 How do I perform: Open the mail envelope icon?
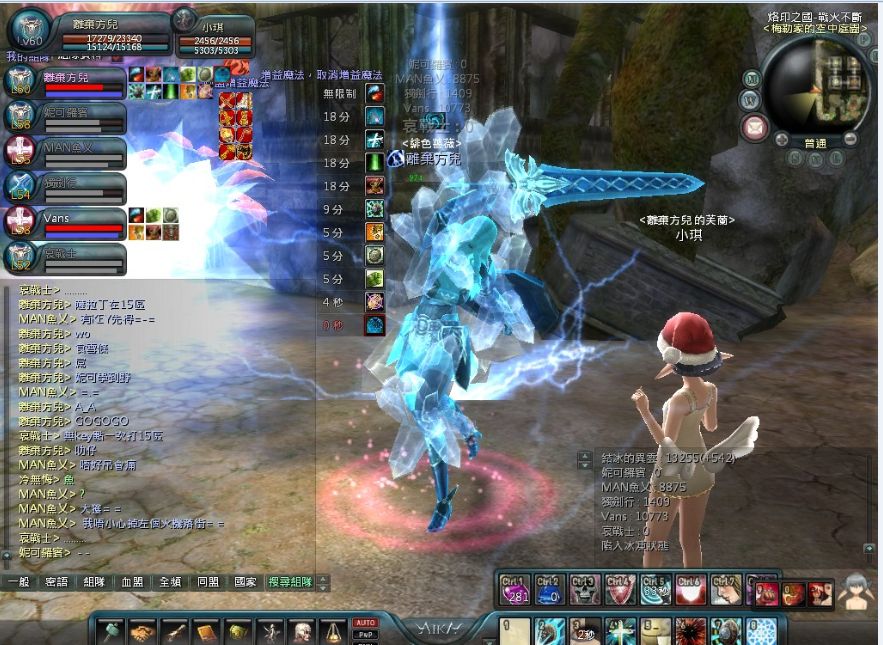(754, 126)
